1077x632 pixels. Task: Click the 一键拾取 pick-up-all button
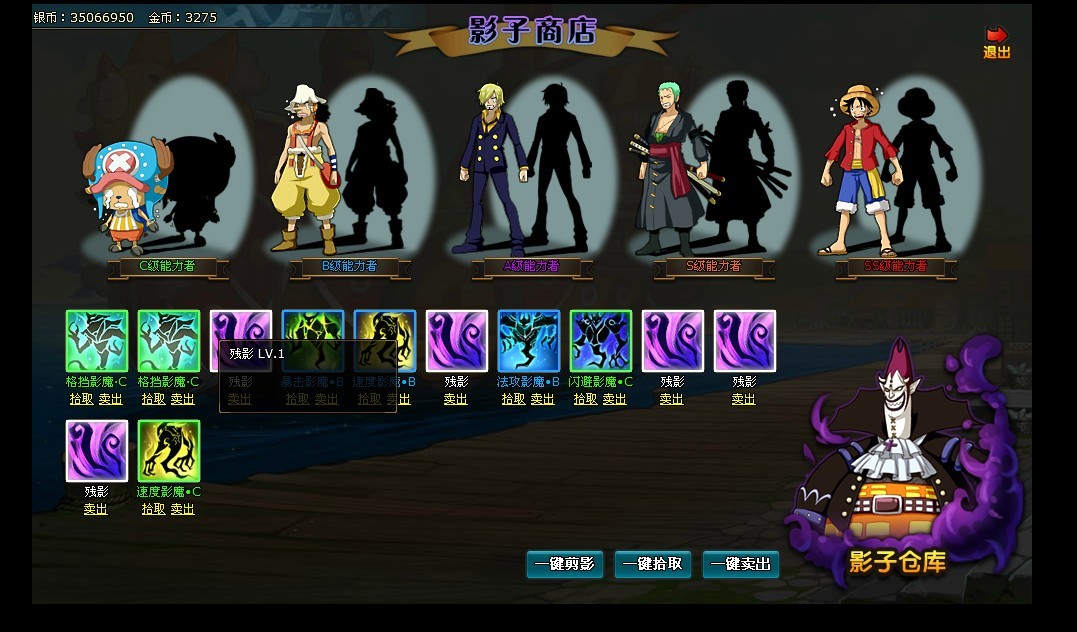(653, 565)
